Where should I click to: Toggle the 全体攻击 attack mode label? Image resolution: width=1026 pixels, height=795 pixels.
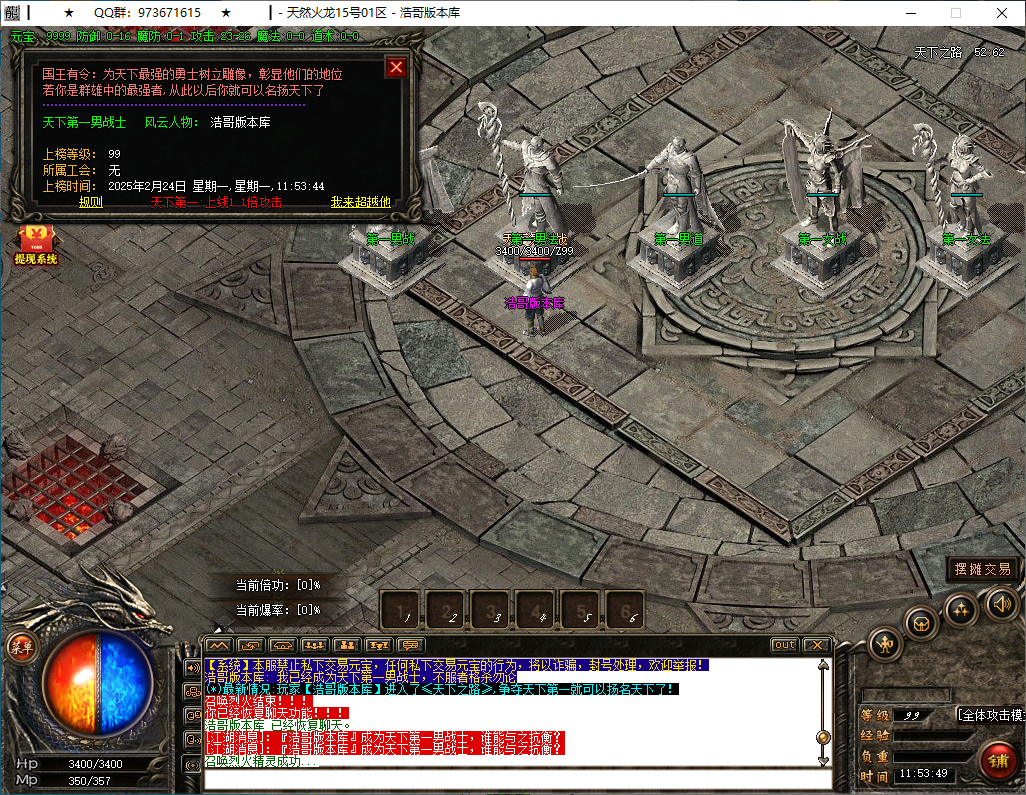tap(990, 715)
